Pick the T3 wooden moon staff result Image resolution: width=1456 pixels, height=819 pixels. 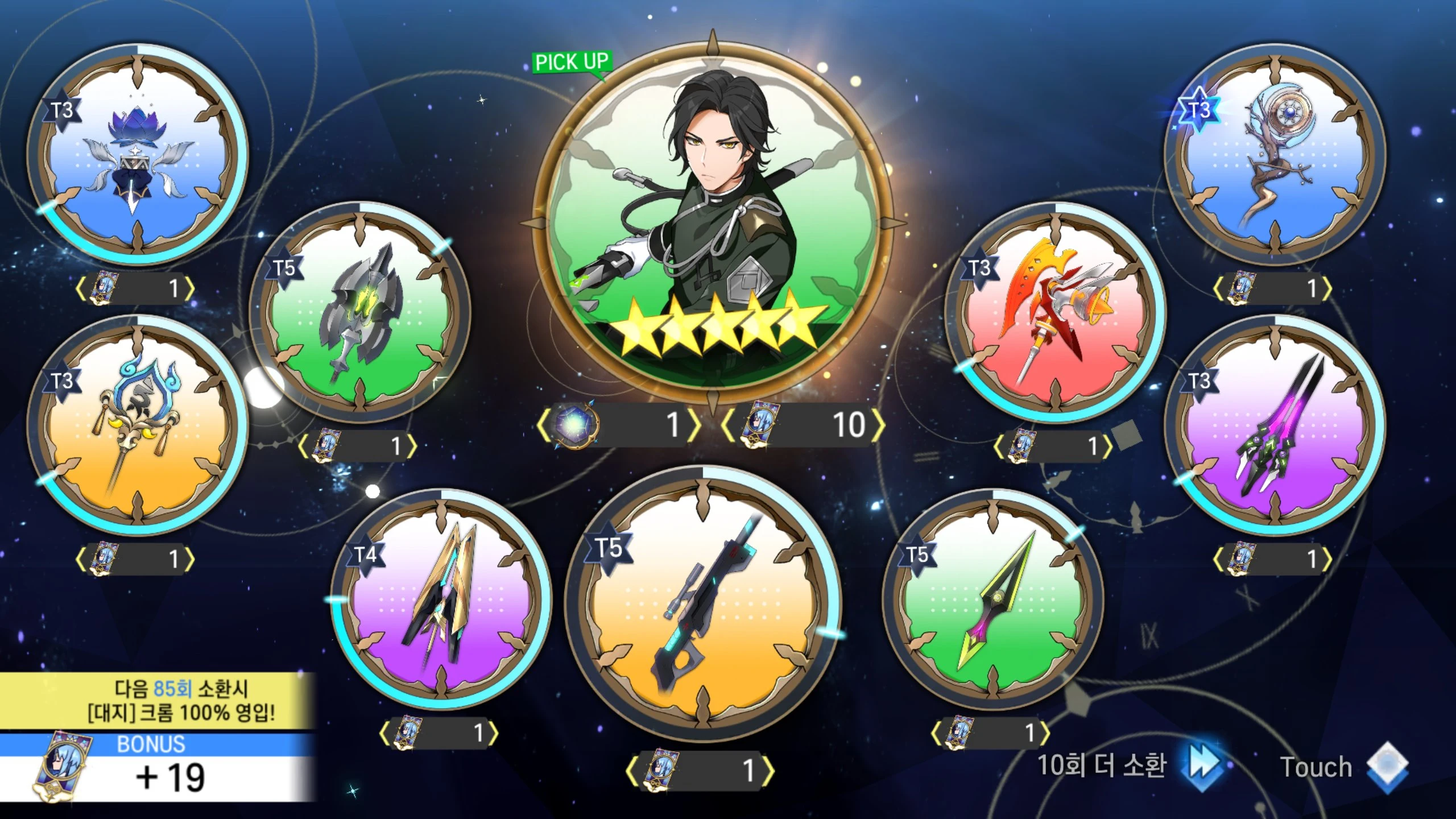click(1275, 155)
